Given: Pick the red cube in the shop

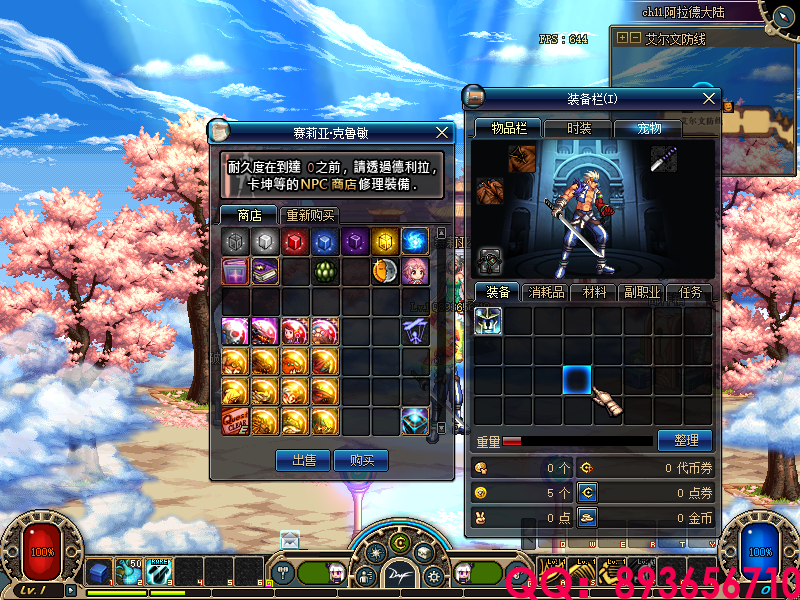Looking at the screenshot, I should (295, 241).
